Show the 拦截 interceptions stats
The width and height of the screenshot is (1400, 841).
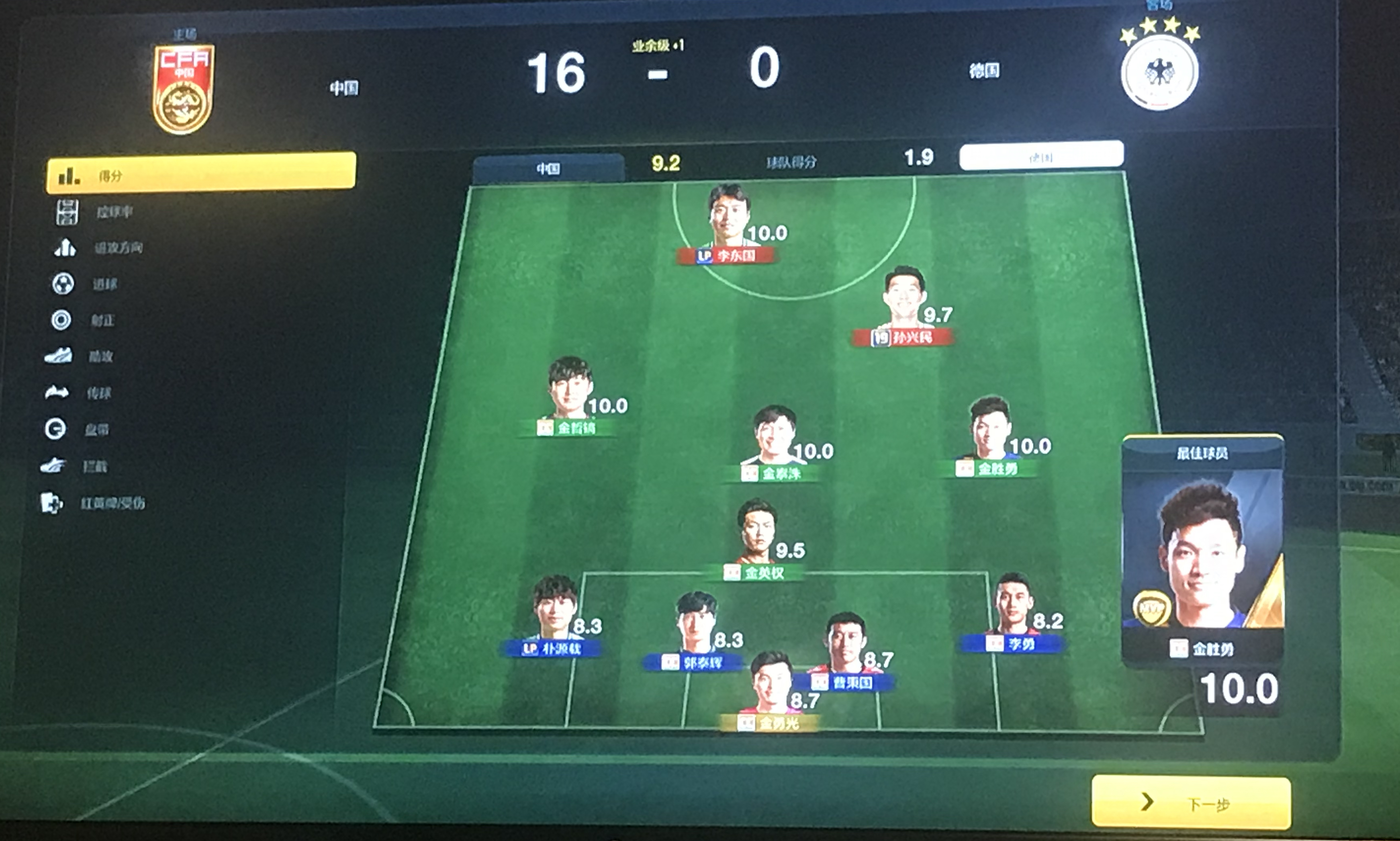point(94,467)
